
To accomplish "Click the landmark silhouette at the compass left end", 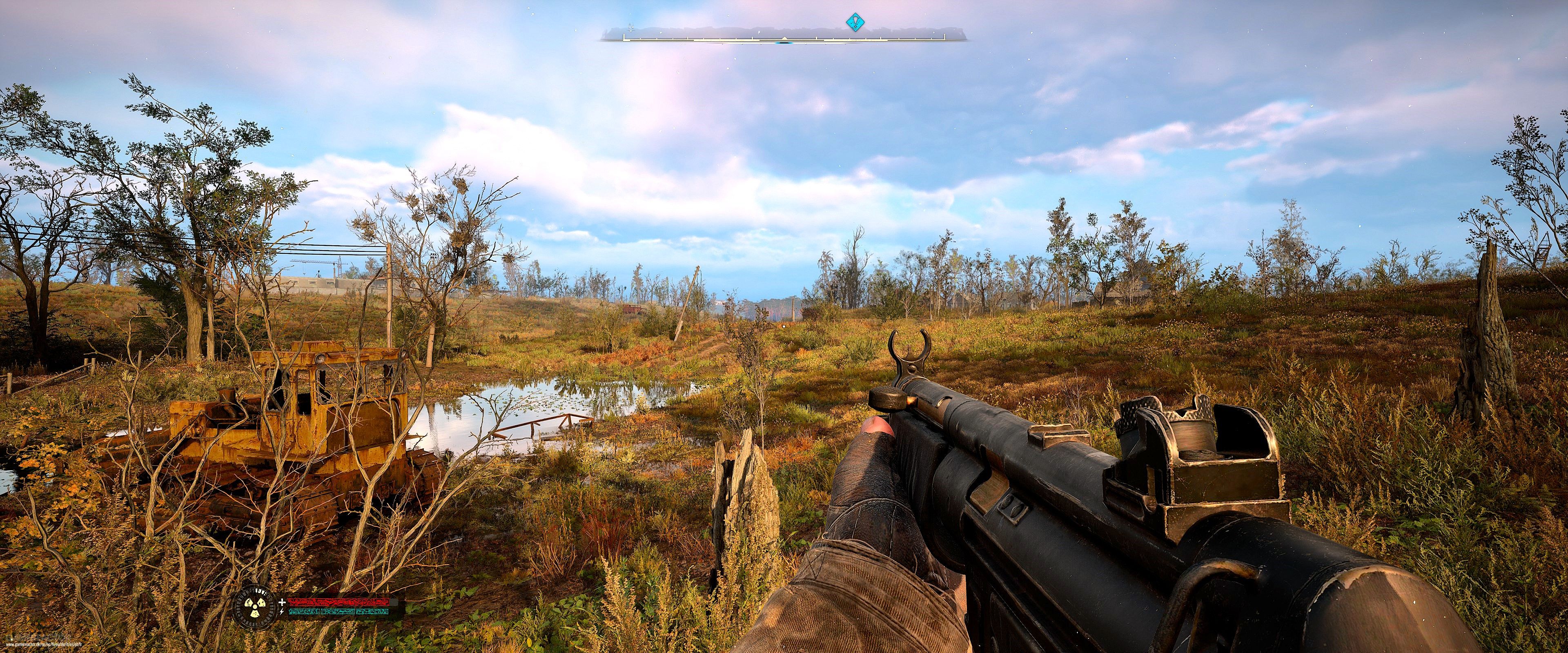I will 631,28.
